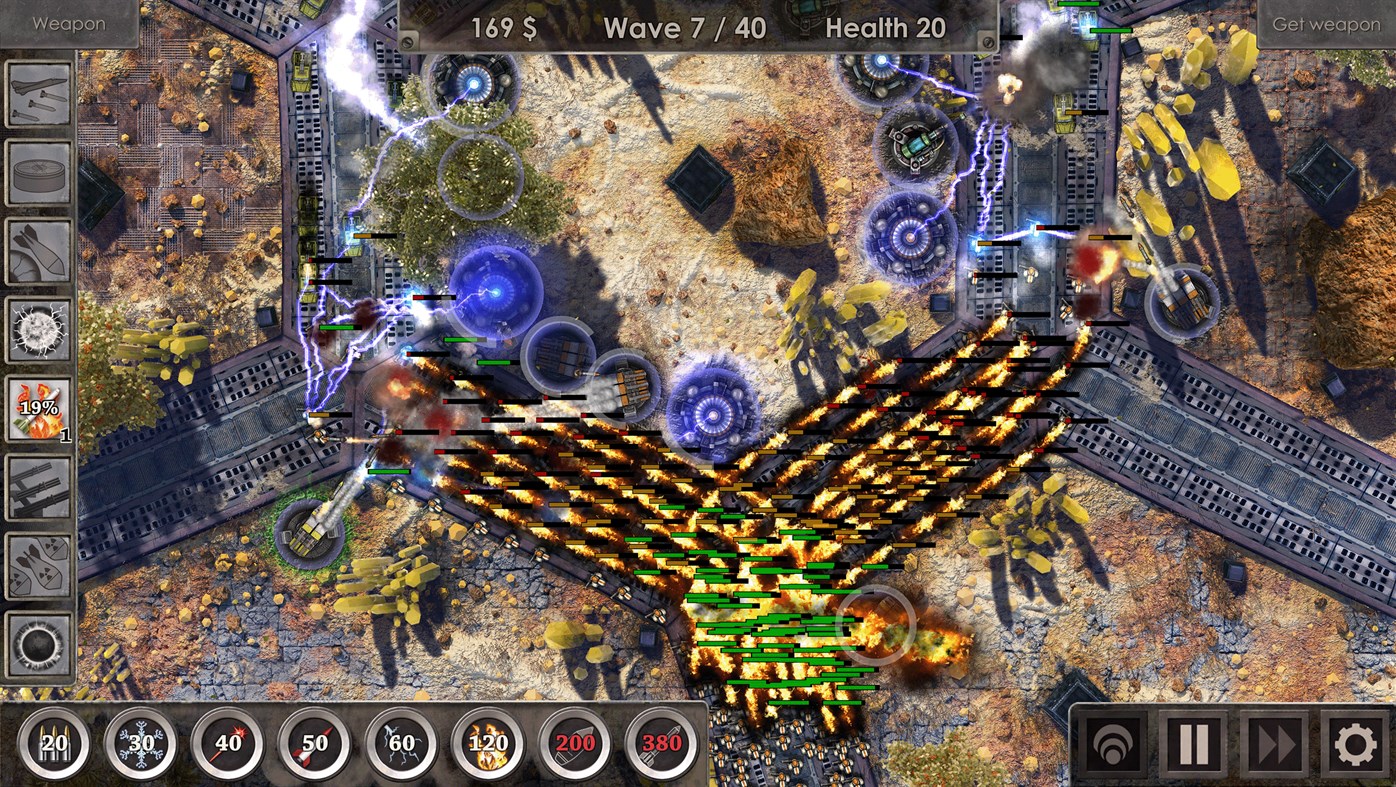Image resolution: width=1396 pixels, height=787 pixels.
Task: Choose the carpet bomb weapon icon
Action: click(x=37, y=248)
